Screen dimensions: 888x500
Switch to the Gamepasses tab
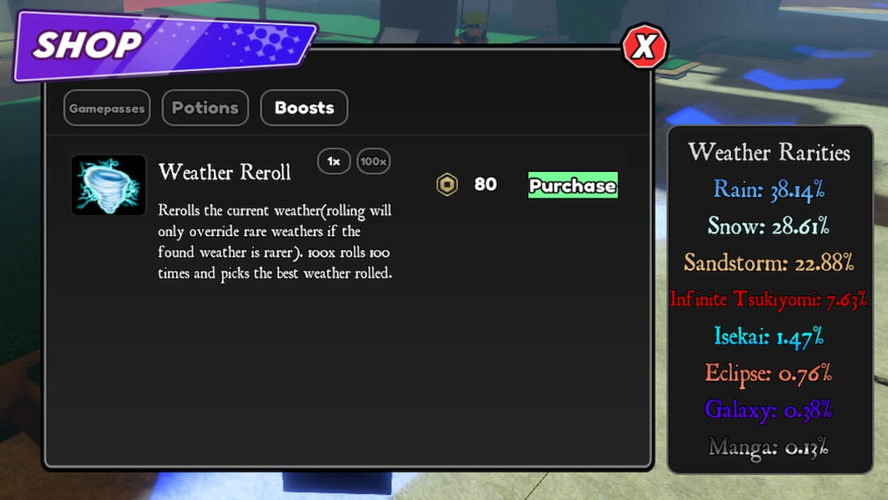[107, 108]
